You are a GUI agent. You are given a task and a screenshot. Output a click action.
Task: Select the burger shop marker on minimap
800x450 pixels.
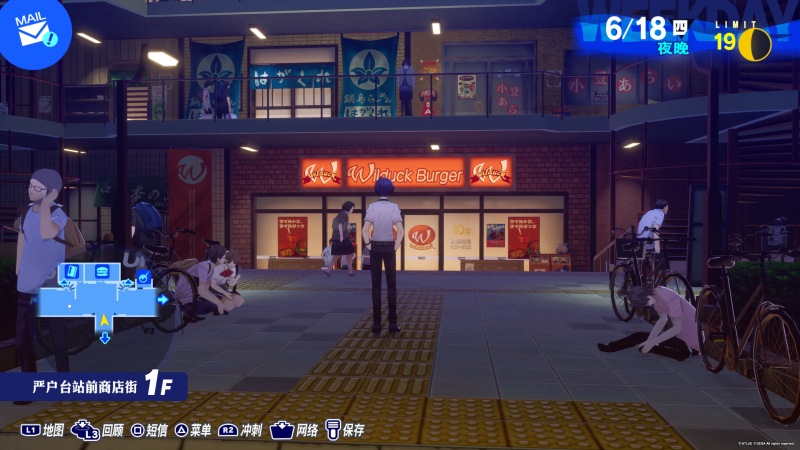click(x=101, y=271)
